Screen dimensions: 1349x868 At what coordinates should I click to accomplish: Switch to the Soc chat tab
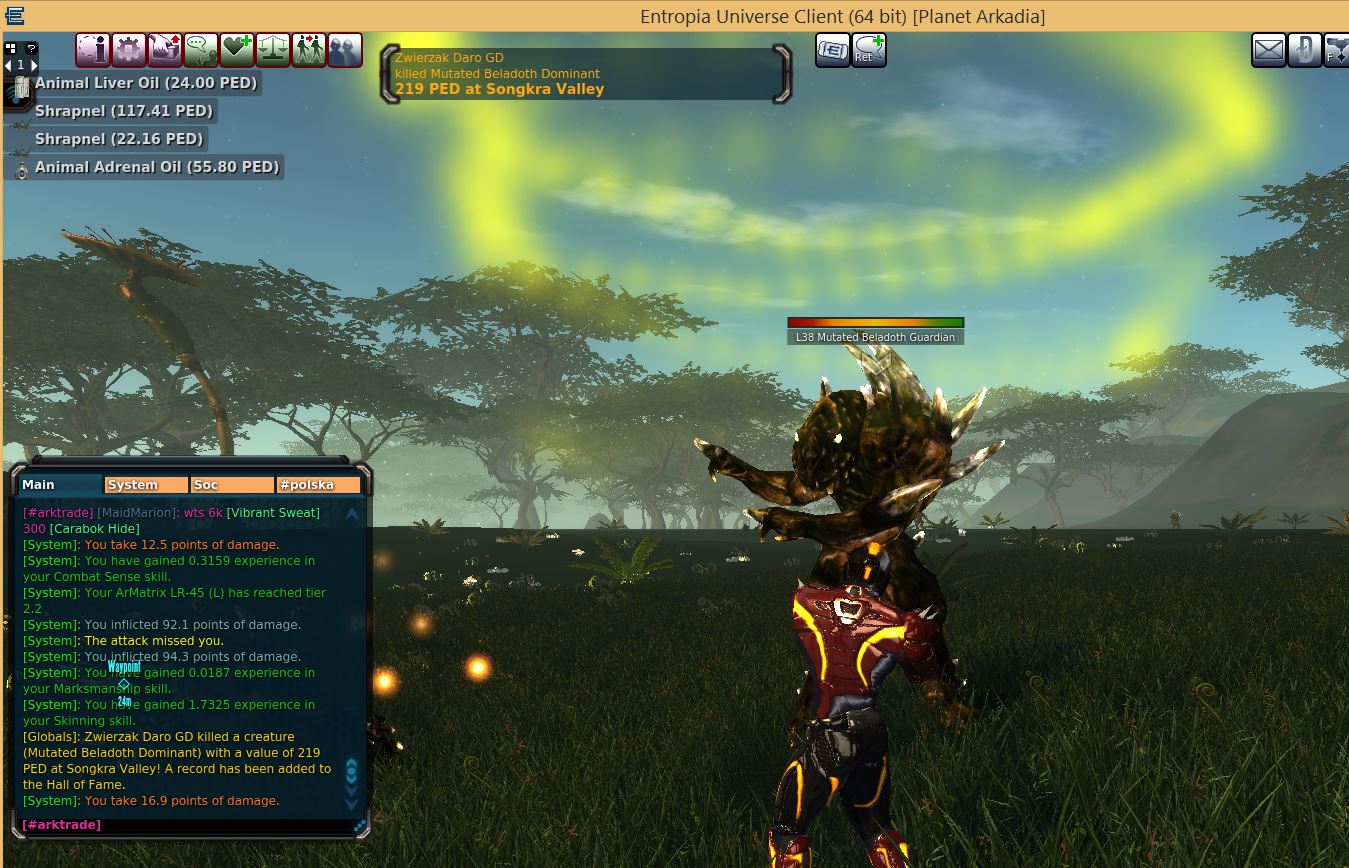[232, 485]
